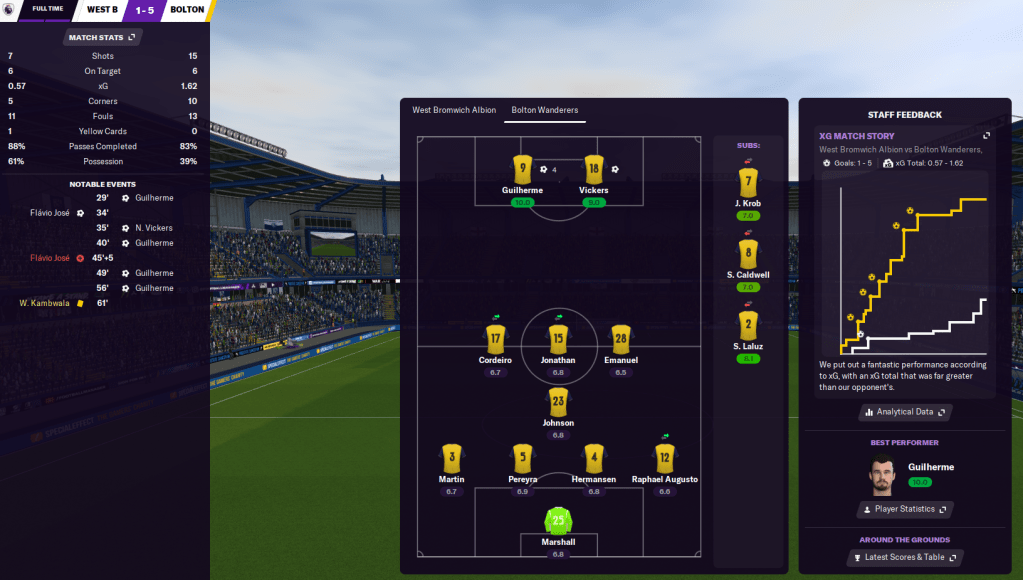Switch to the West Bromwich Albion tab

click(454, 110)
